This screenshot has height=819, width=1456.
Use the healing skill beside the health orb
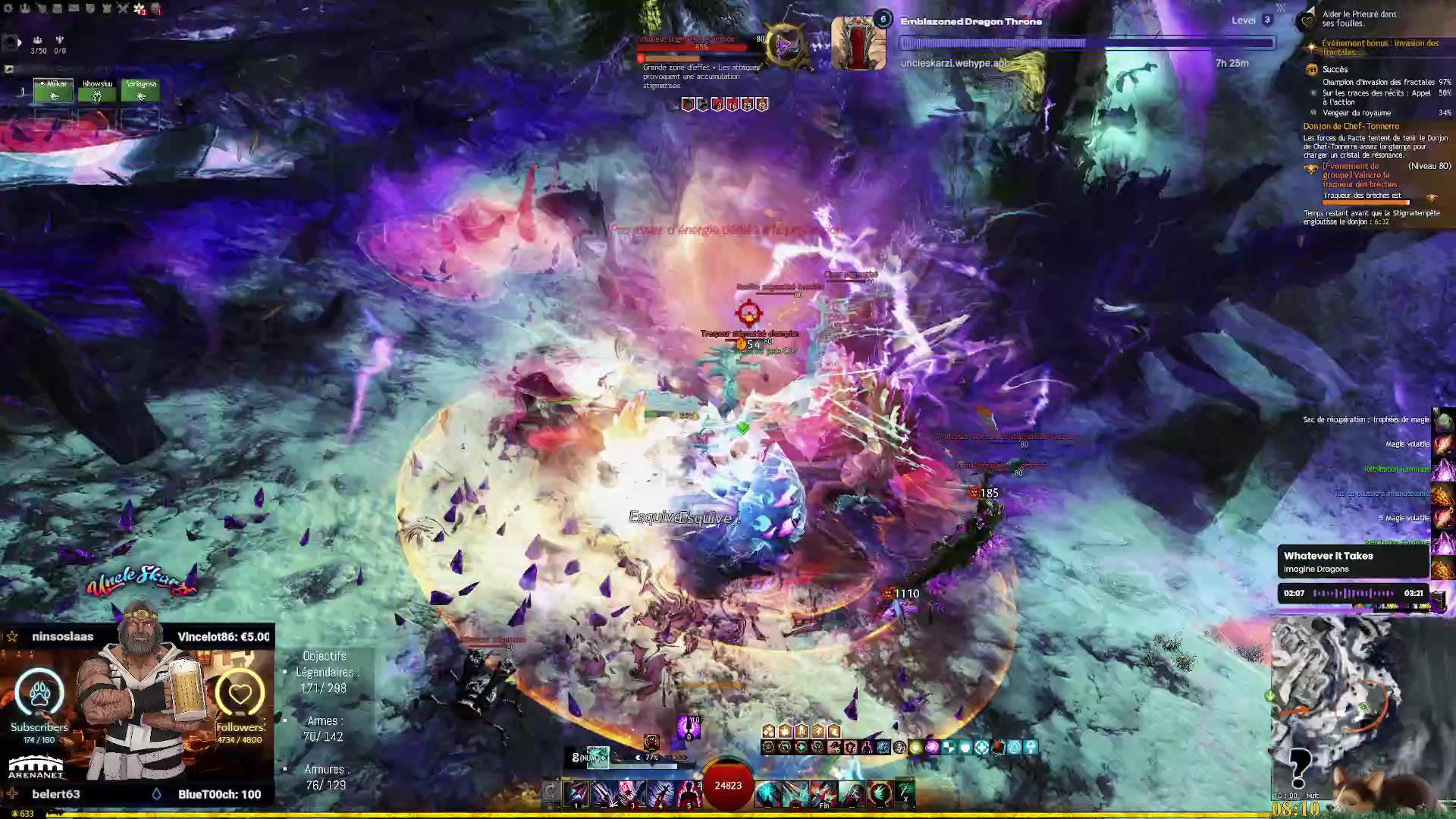coord(767,793)
